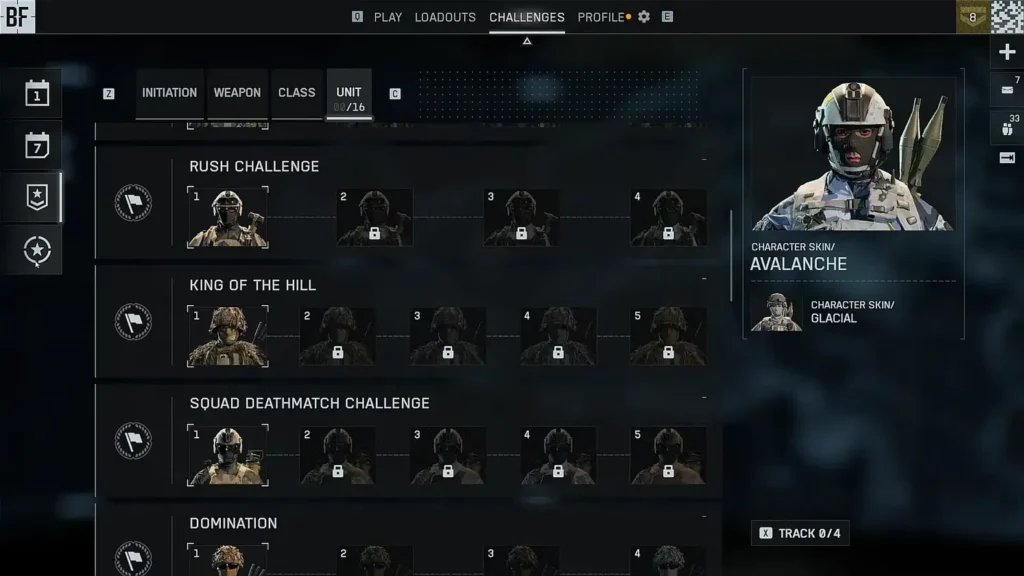
Task: Click the BF logo button
Action: [18, 16]
